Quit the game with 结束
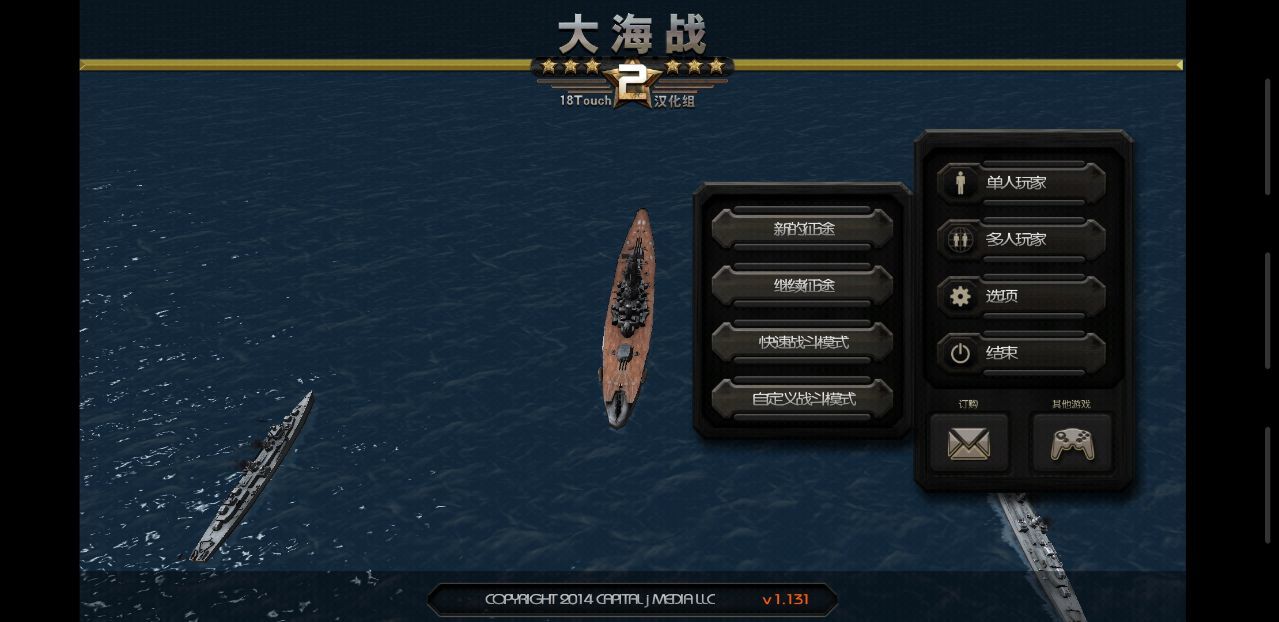The width and height of the screenshot is (1279, 622). [x=1021, y=353]
